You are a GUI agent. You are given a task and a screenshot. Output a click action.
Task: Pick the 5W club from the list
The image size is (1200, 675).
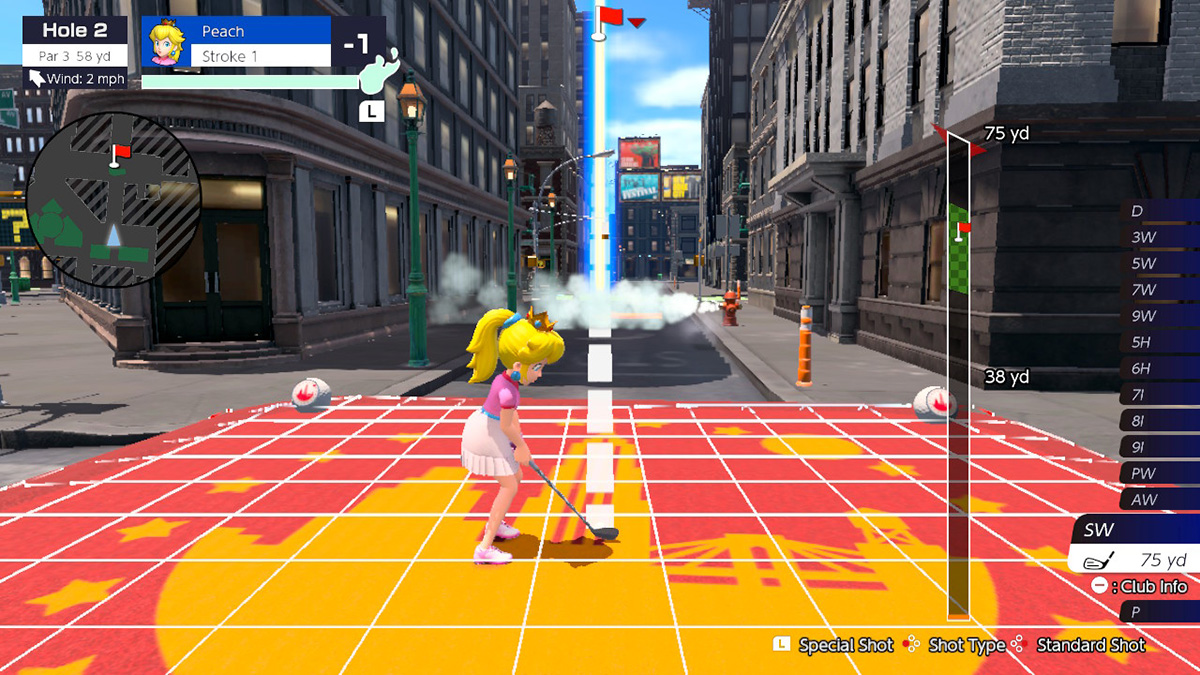click(1160, 264)
